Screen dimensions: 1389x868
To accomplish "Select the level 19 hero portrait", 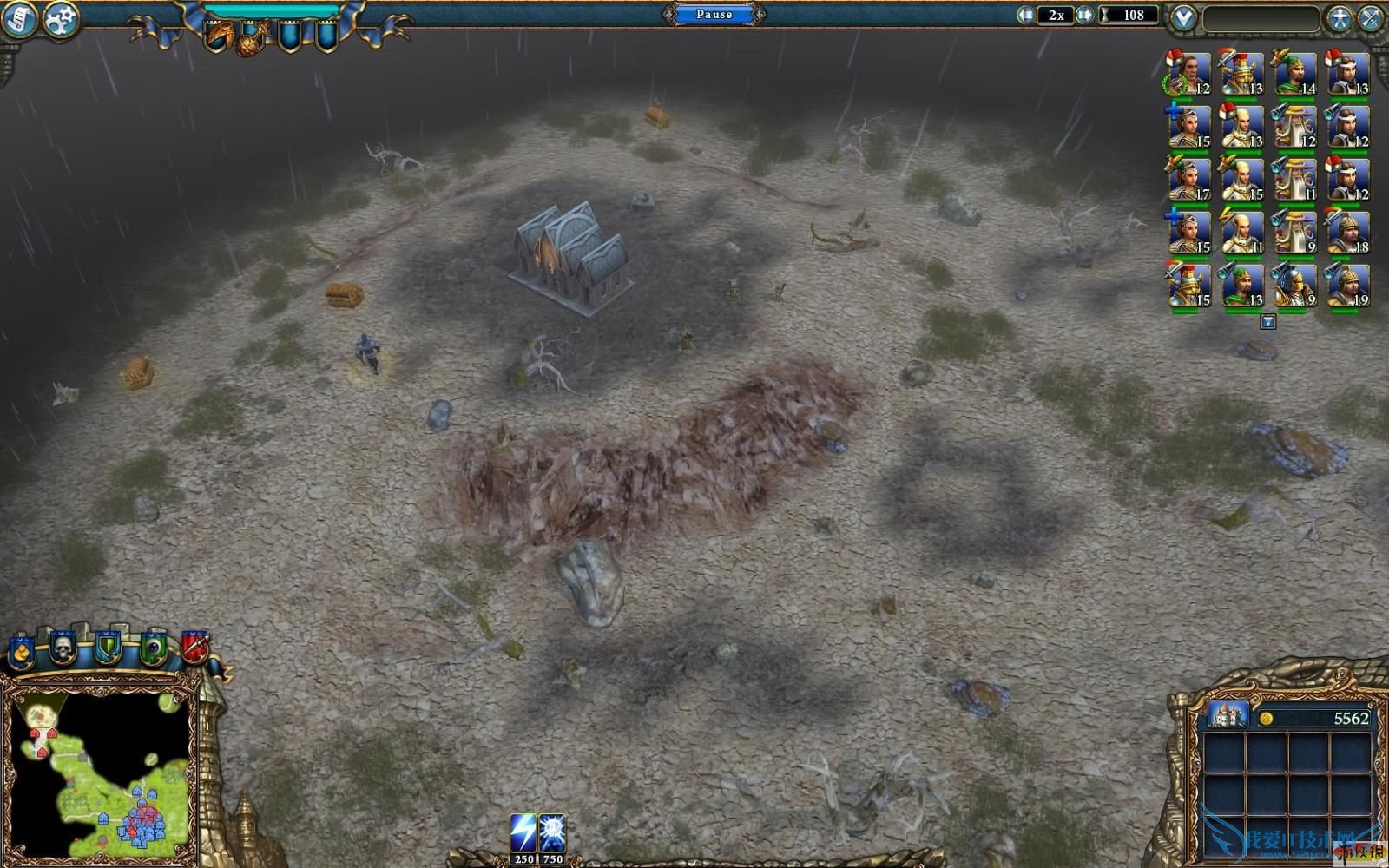I will point(1348,286).
